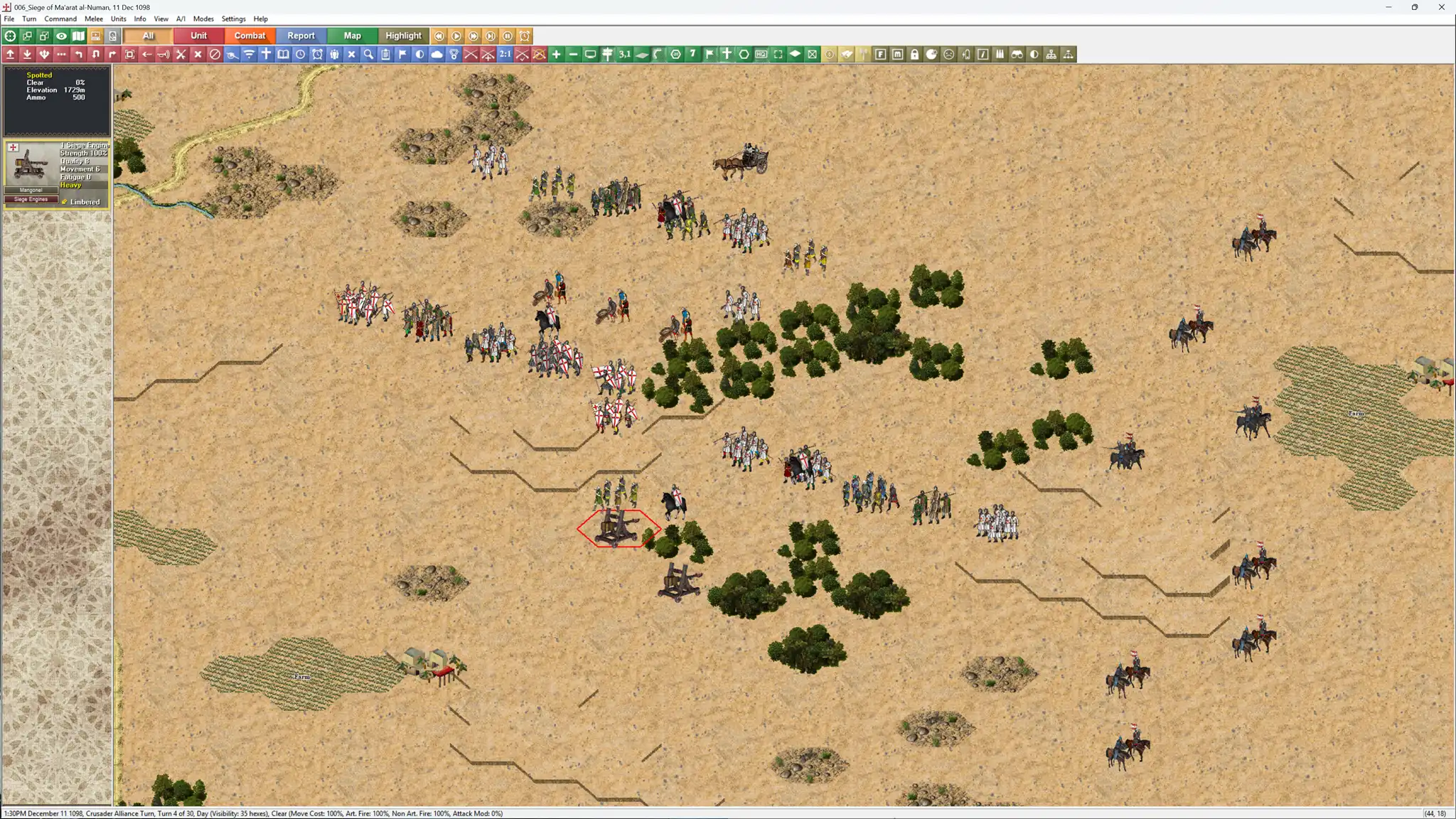The image size is (1456, 819).
Task: Click the Siege Engines organization button
Action: (30, 199)
